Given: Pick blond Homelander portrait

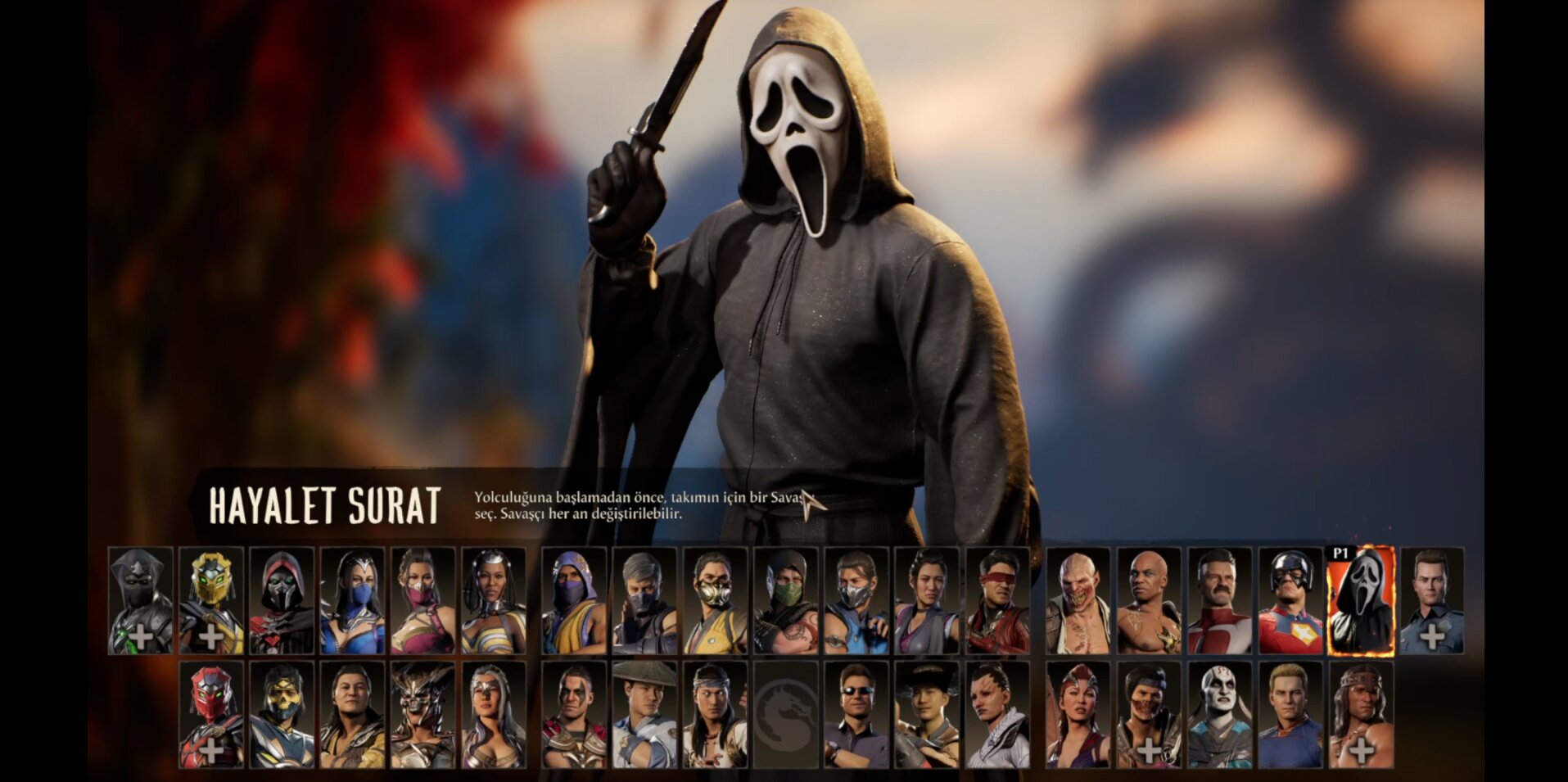Looking at the screenshot, I should (x=1290, y=715).
